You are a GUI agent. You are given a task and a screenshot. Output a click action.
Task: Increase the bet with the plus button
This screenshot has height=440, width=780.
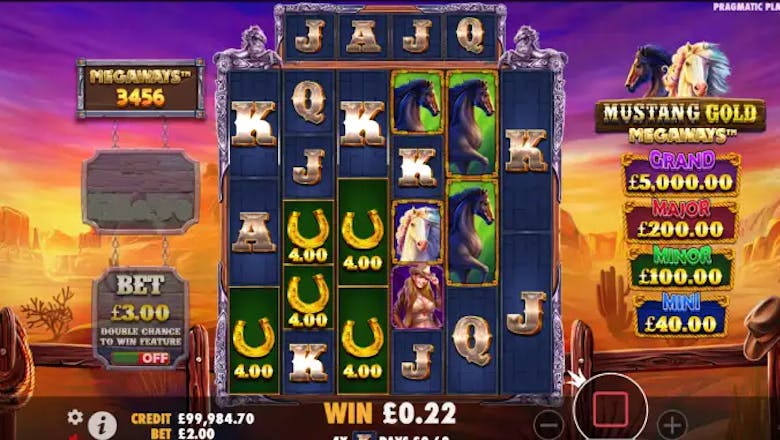pyautogui.click(x=672, y=420)
